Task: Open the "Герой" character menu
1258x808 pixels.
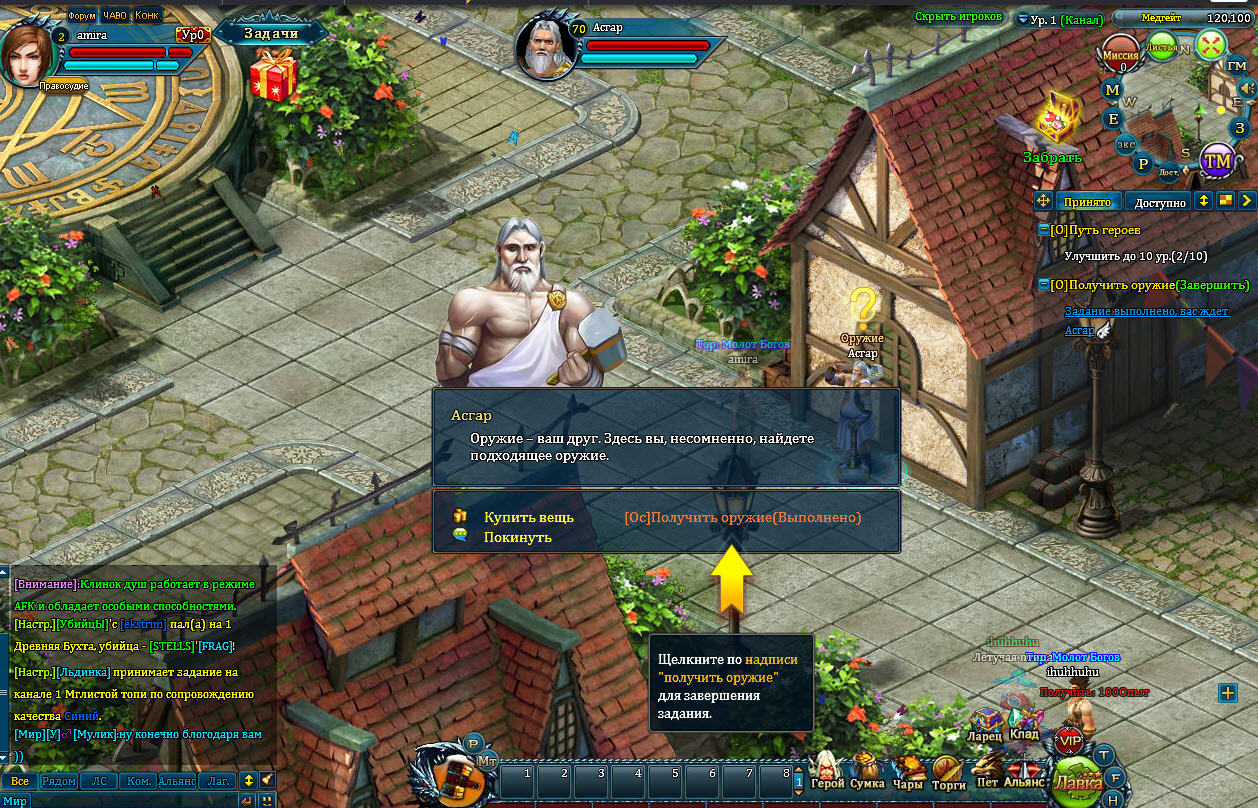Action: point(828,772)
